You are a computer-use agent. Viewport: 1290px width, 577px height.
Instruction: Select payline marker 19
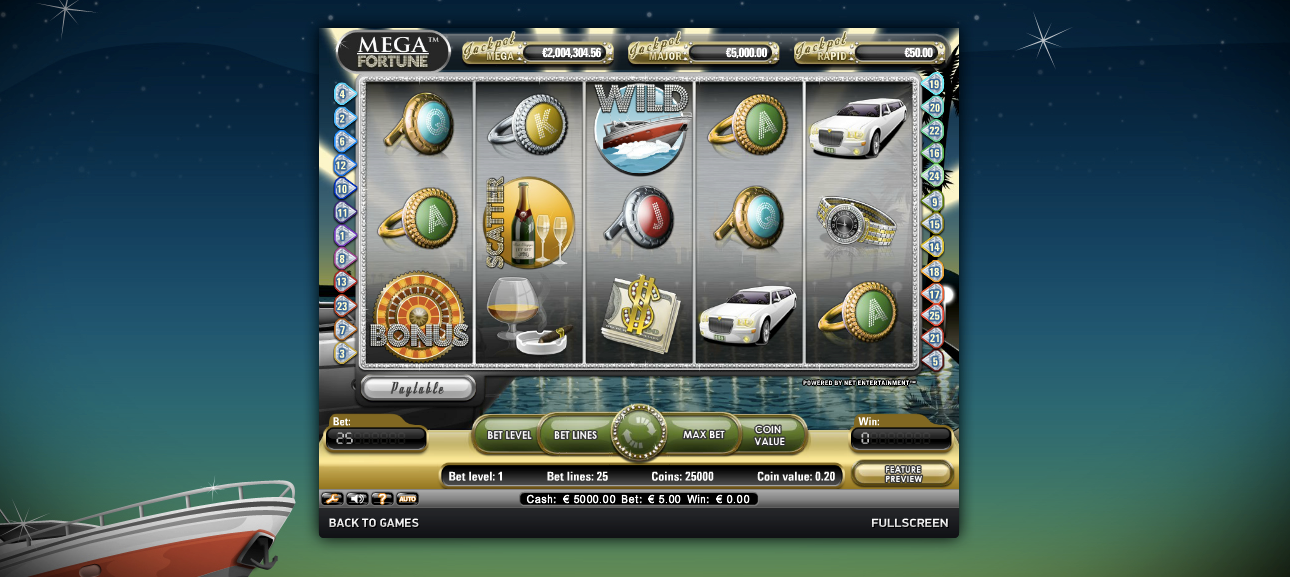click(x=934, y=85)
